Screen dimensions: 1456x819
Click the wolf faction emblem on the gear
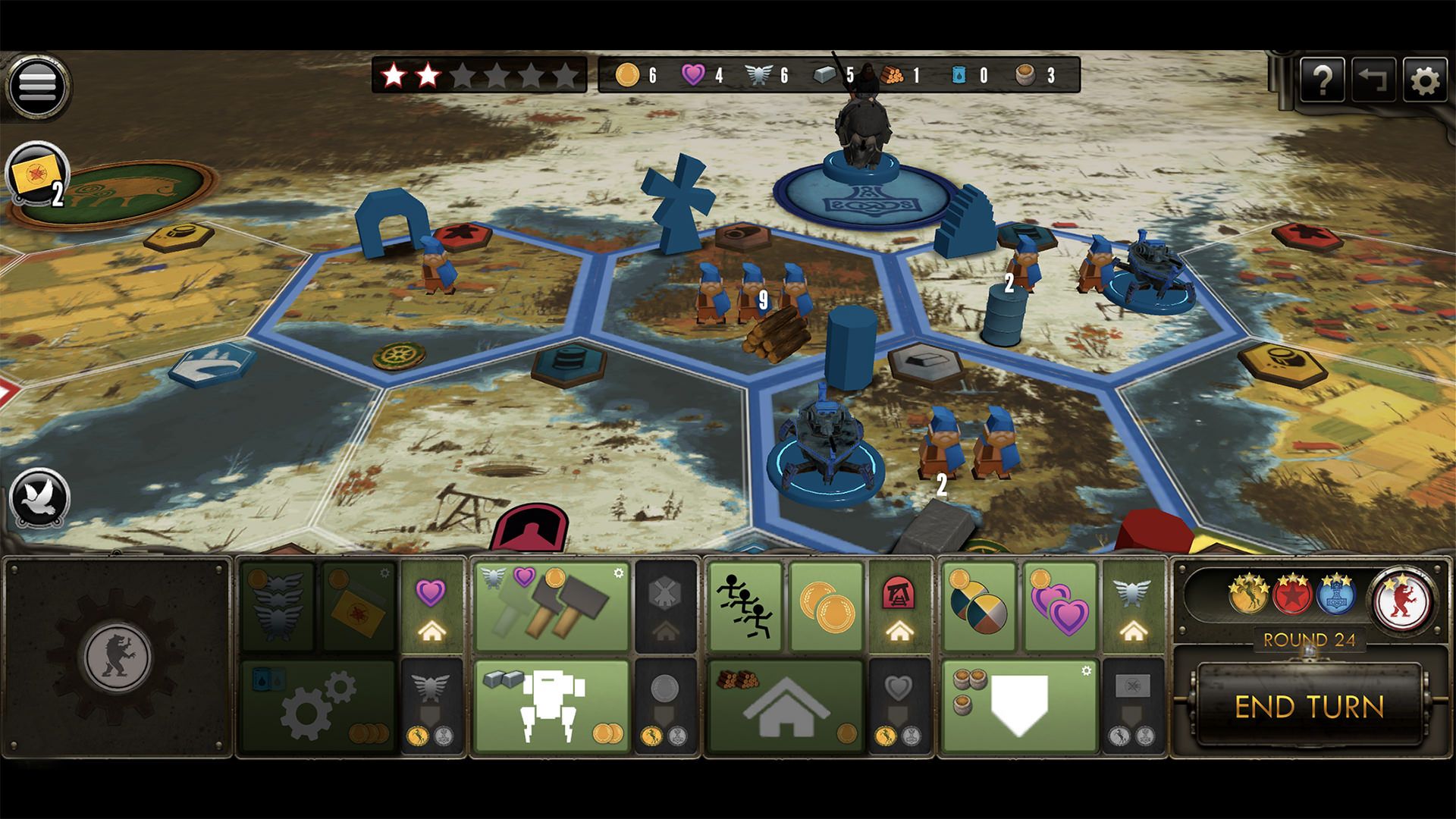tap(118, 654)
